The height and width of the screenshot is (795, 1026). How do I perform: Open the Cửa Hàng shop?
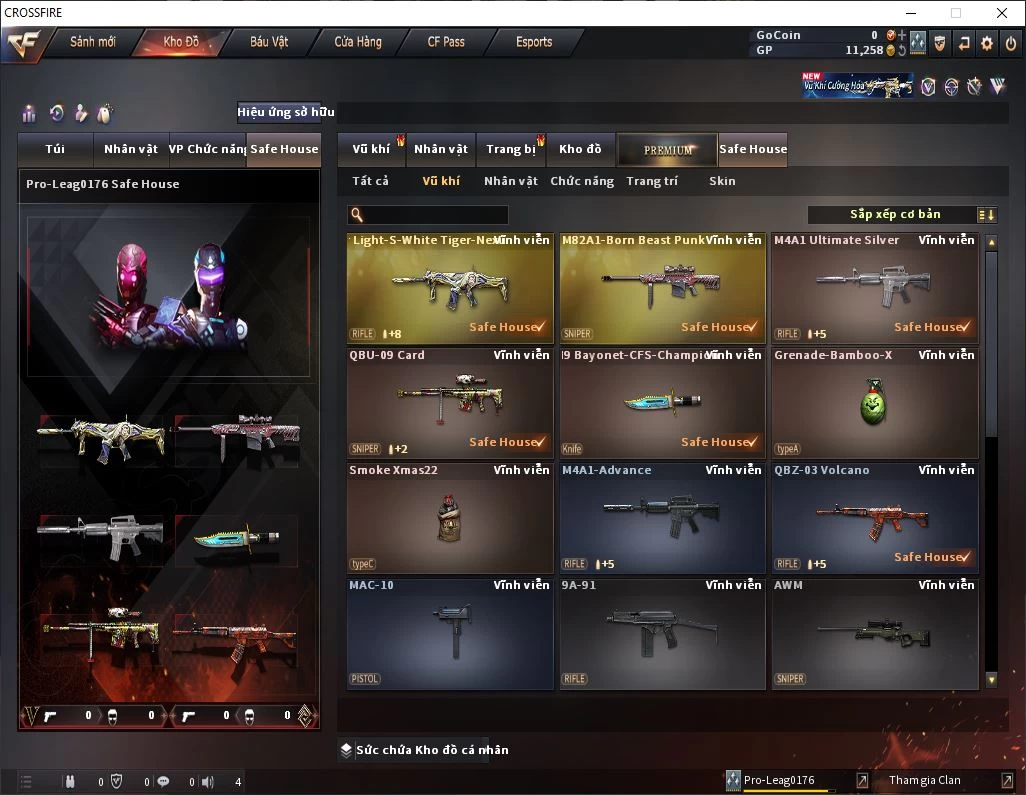click(358, 42)
